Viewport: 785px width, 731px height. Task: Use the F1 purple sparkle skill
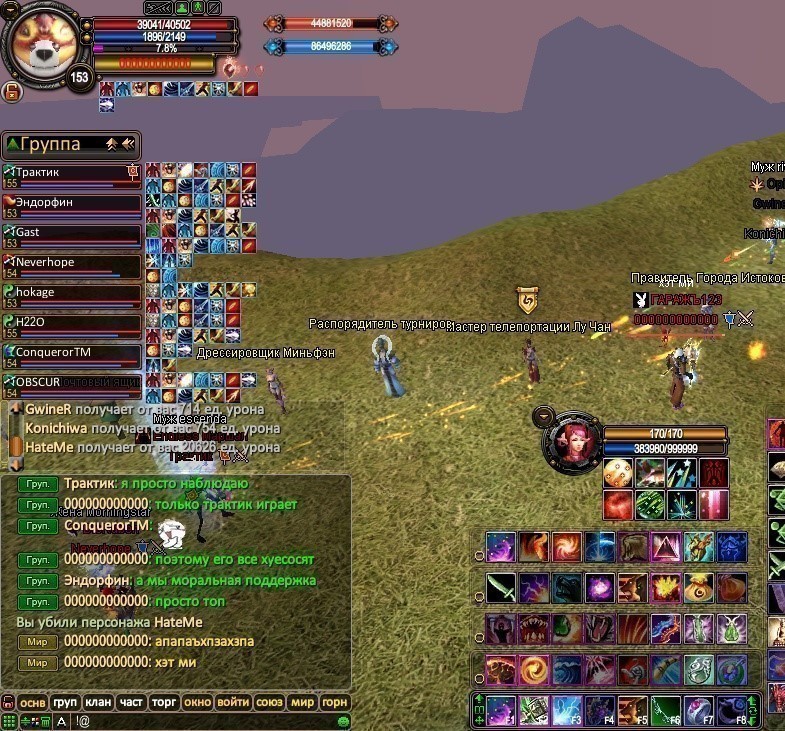pyautogui.click(x=501, y=709)
